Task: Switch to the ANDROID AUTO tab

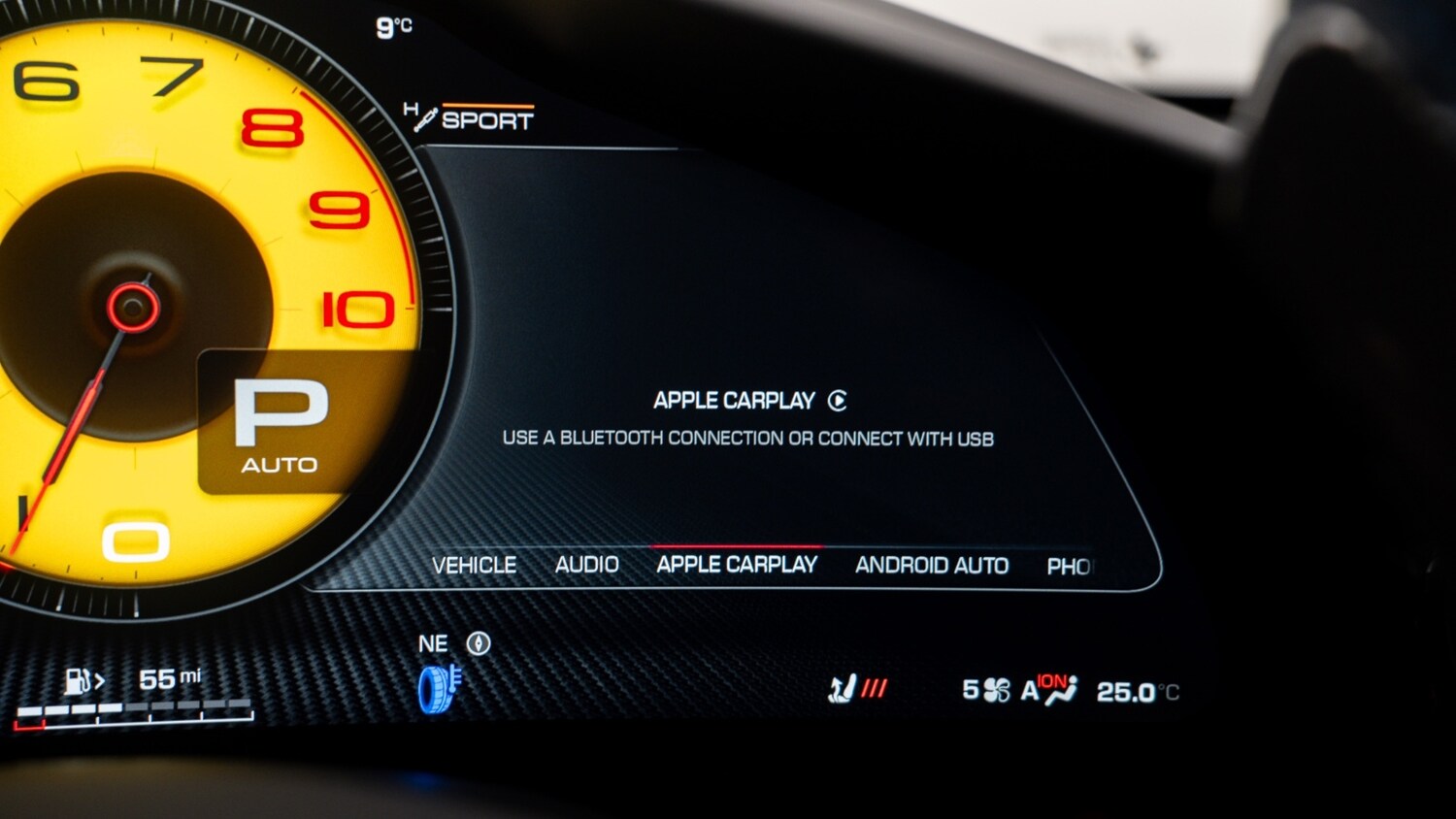Action: pos(932,566)
